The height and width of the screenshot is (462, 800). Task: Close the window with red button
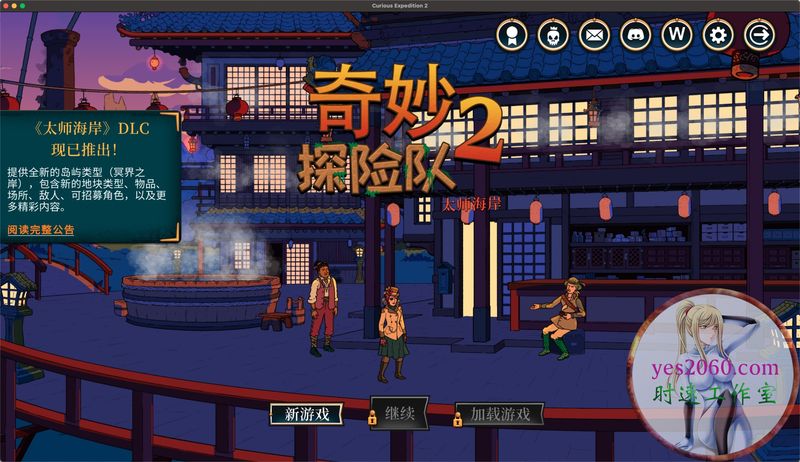click(9, 8)
